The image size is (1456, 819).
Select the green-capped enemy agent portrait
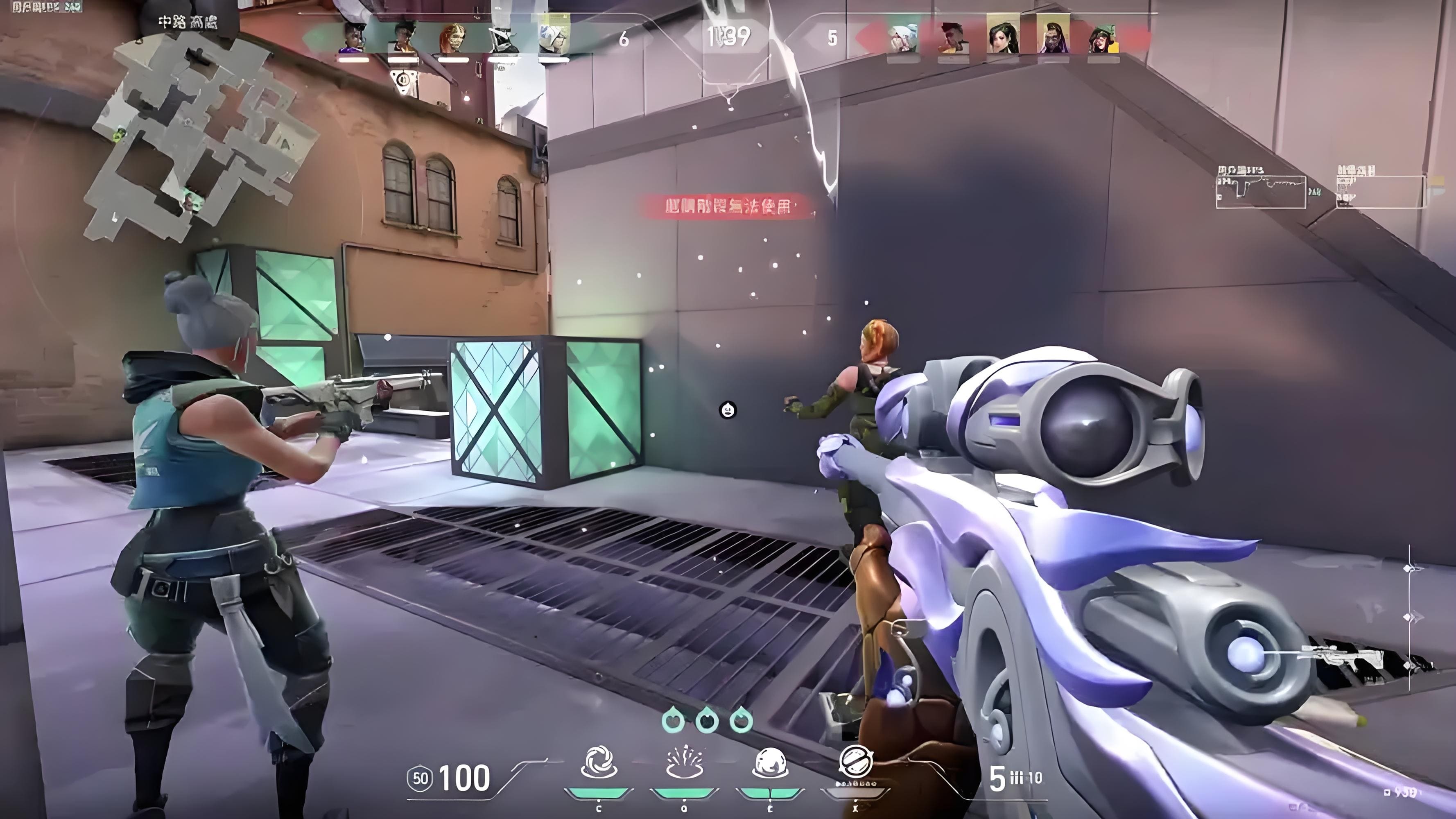1102,38
